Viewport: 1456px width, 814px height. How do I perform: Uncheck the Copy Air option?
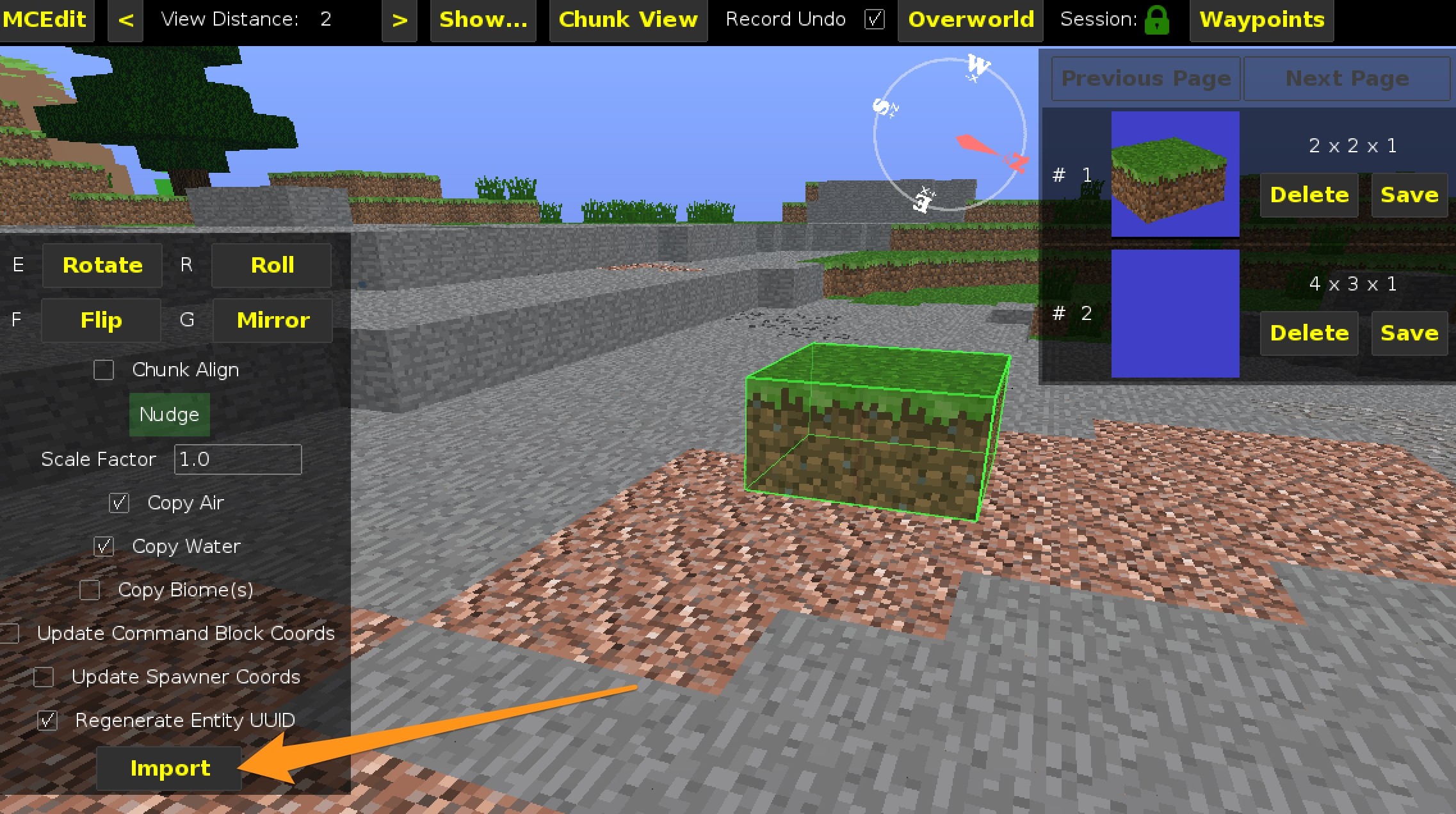click(118, 503)
